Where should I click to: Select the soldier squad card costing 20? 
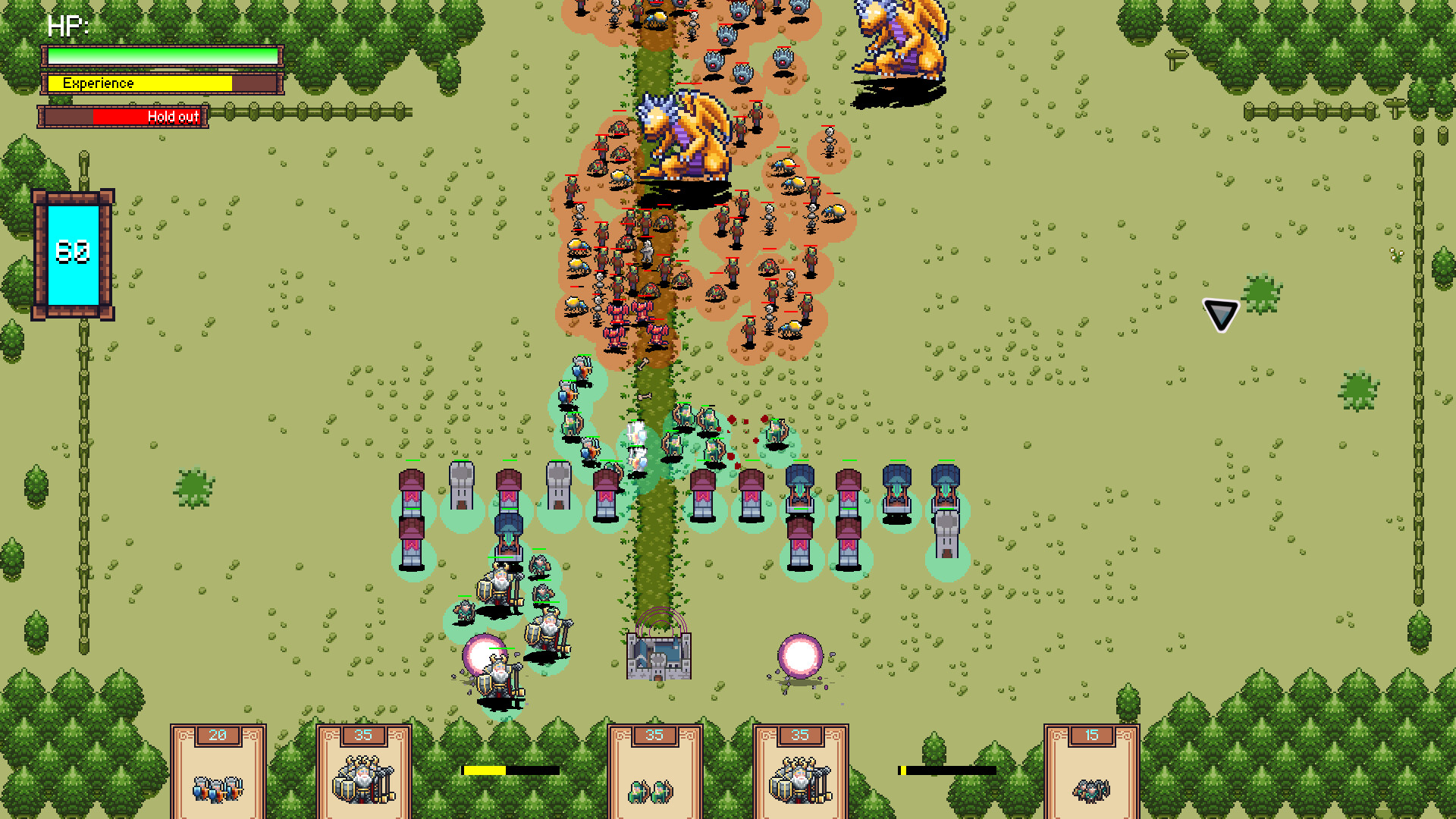(218, 768)
